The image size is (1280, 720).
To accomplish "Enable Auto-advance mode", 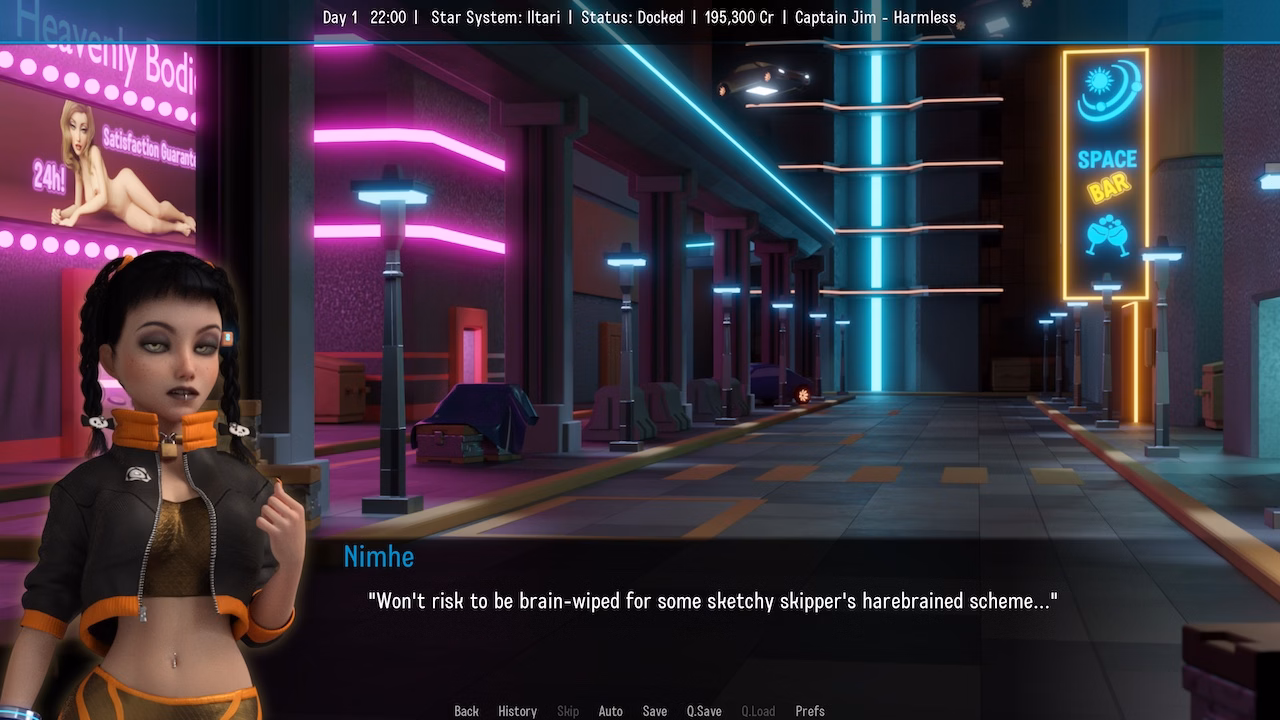I will (x=611, y=710).
